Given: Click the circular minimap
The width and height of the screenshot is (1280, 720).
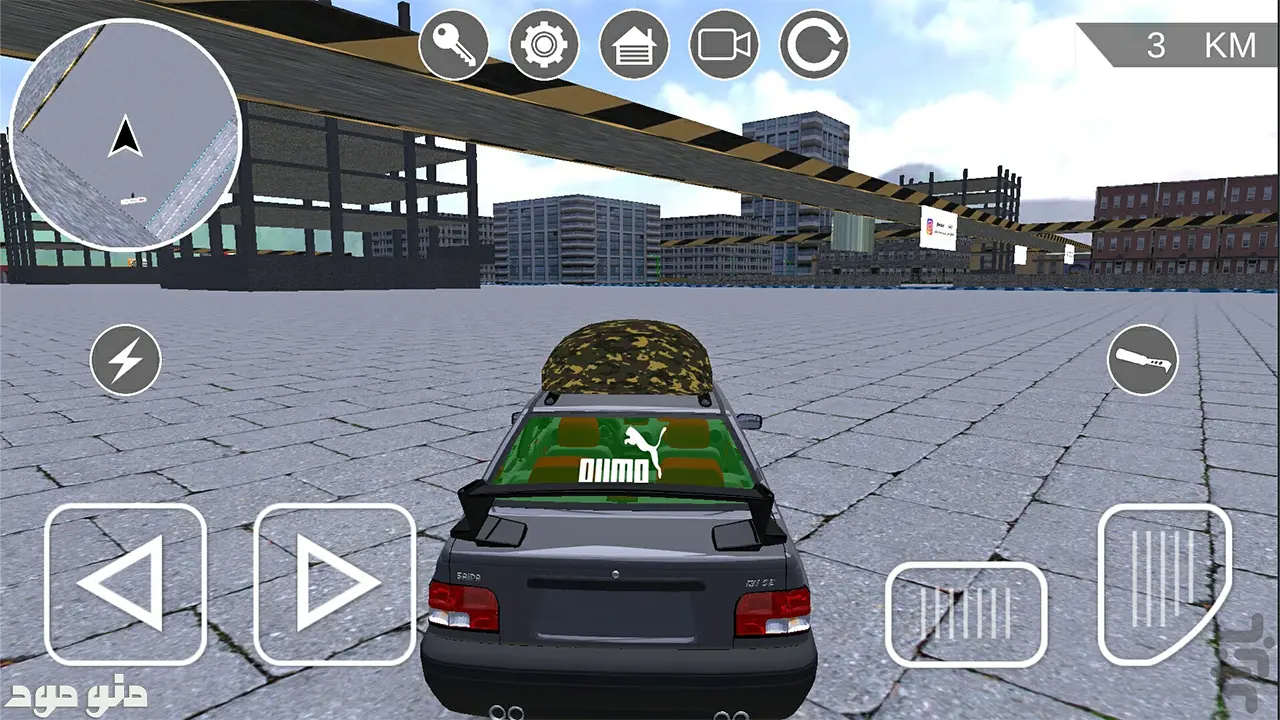Looking at the screenshot, I should click(125, 135).
